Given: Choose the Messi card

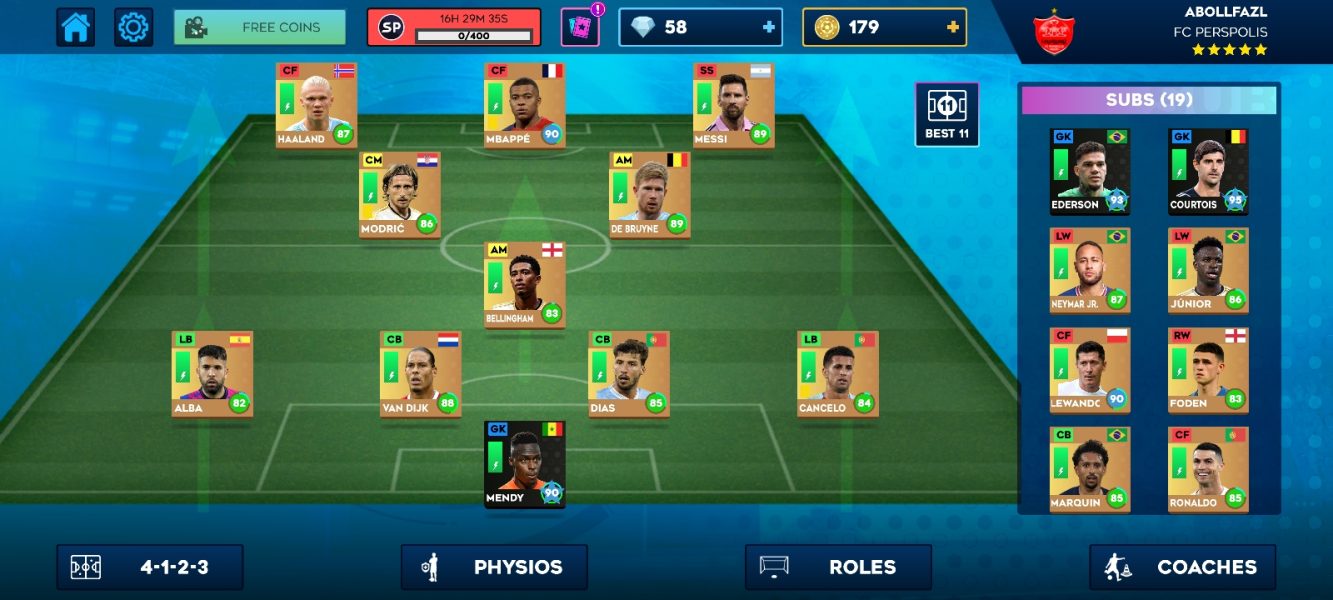Looking at the screenshot, I should coord(733,105).
